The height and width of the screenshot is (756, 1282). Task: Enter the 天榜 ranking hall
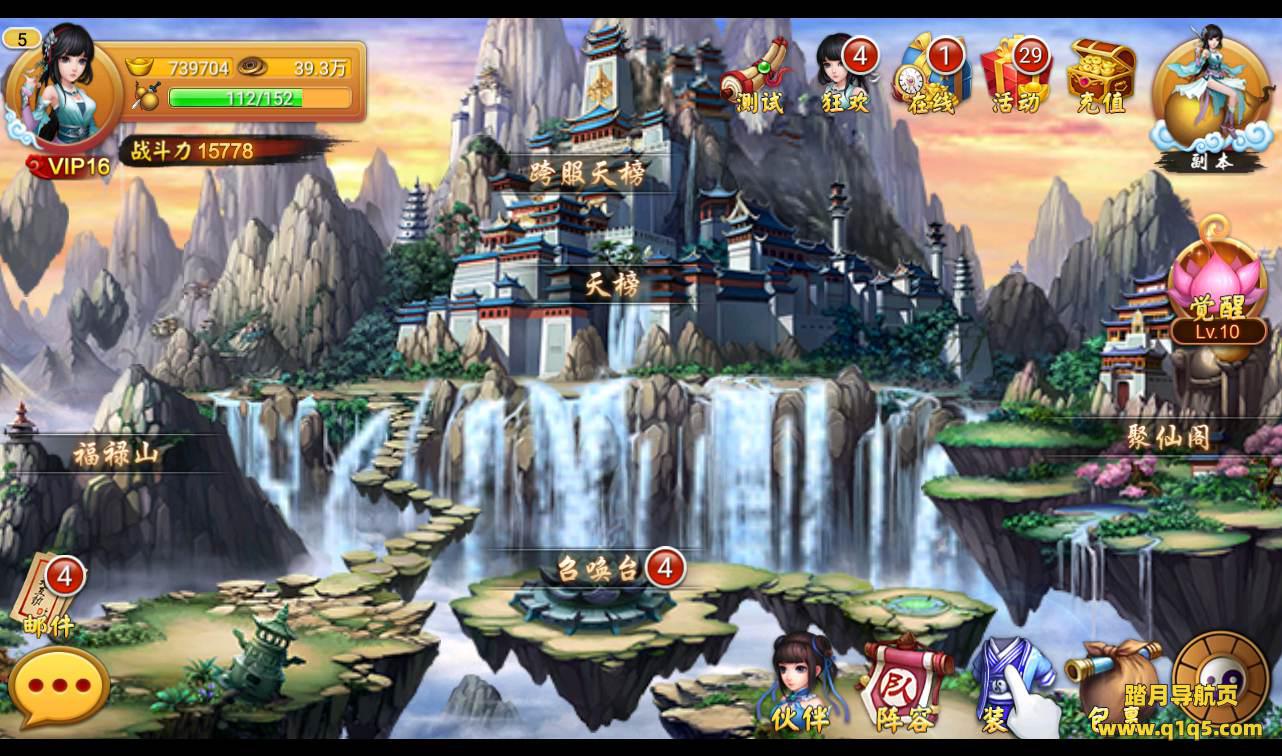point(612,286)
